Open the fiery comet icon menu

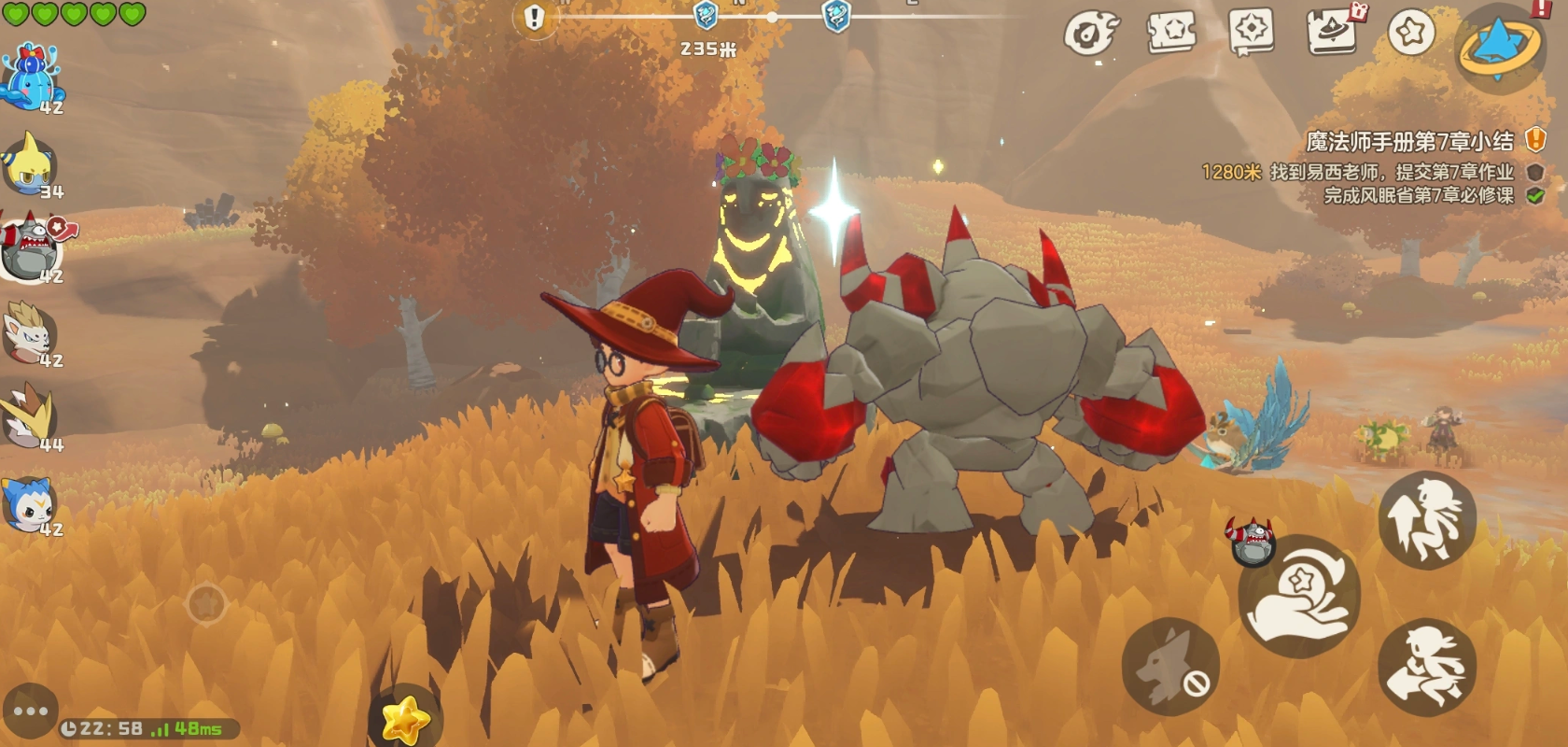(1090, 35)
